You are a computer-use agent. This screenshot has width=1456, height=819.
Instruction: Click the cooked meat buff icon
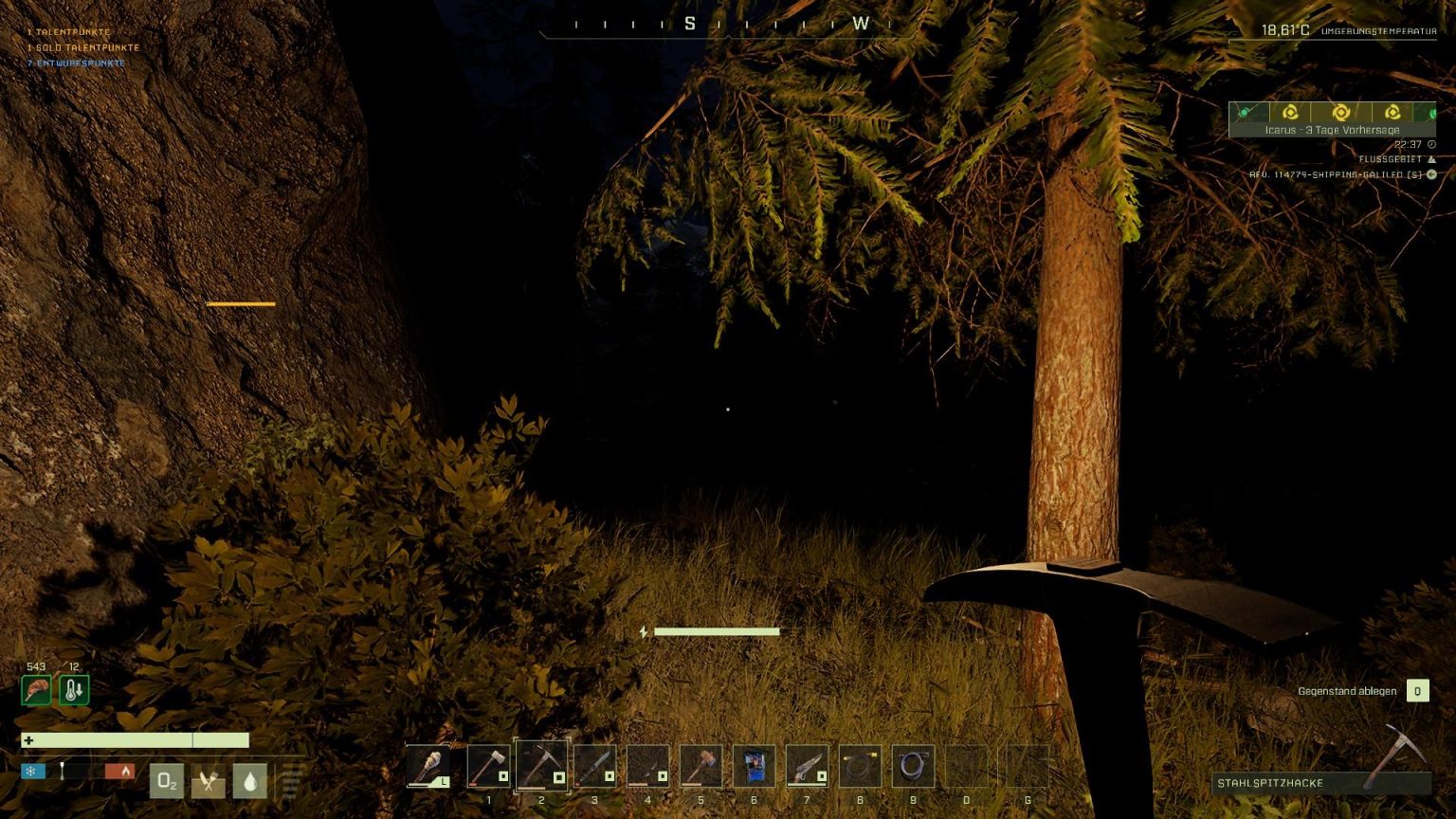(35, 689)
